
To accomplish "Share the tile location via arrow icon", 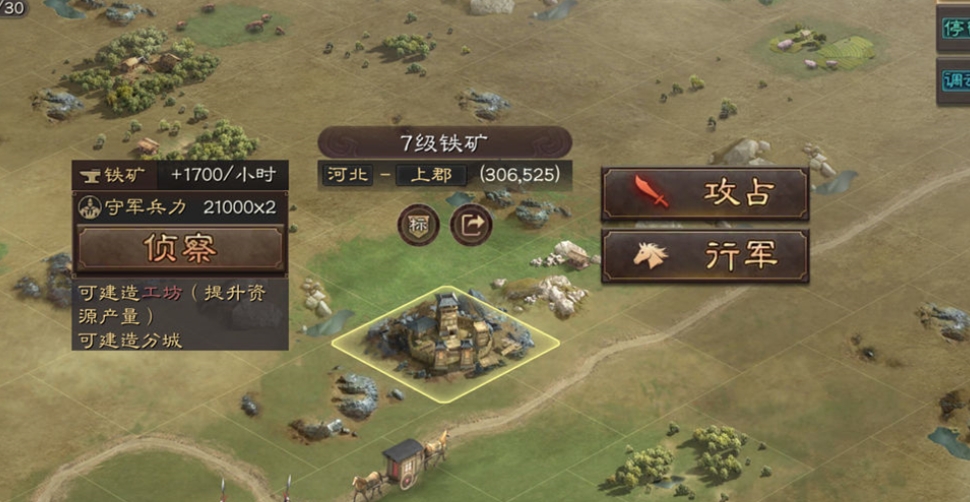I will (472, 225).
